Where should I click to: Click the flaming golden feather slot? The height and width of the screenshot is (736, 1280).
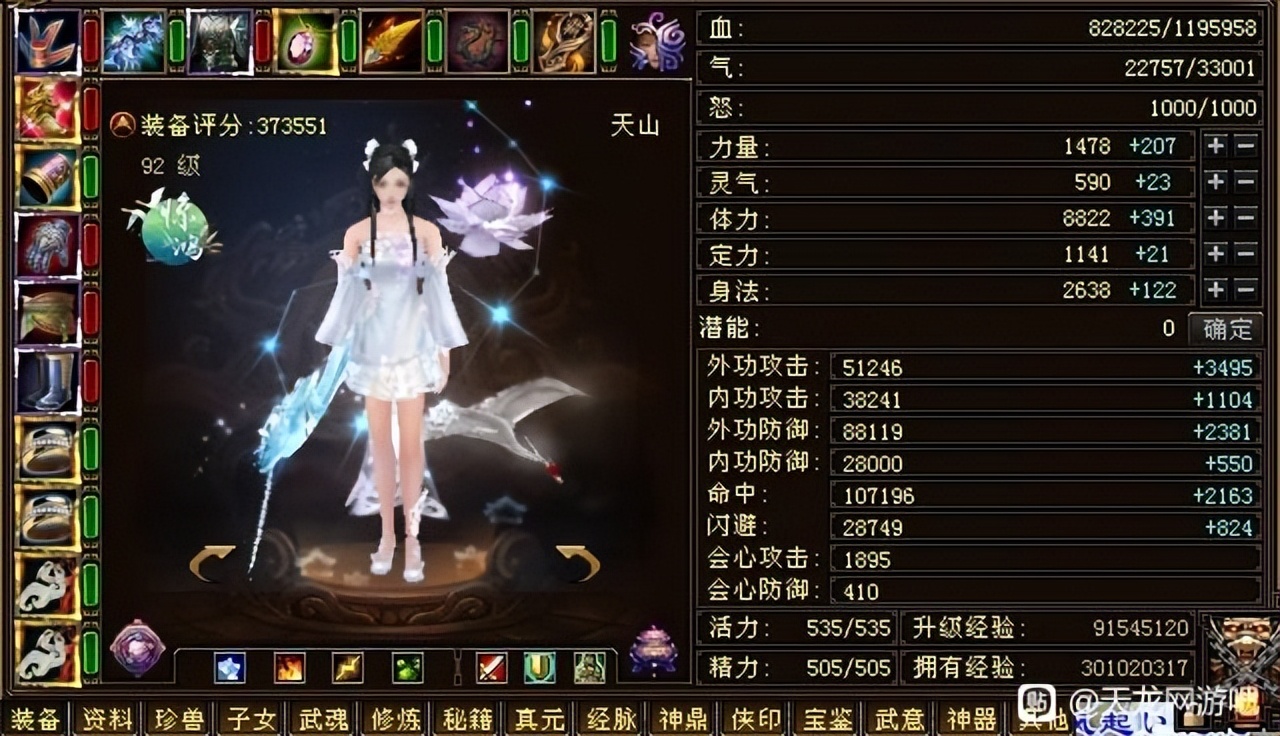click(392, 41)
